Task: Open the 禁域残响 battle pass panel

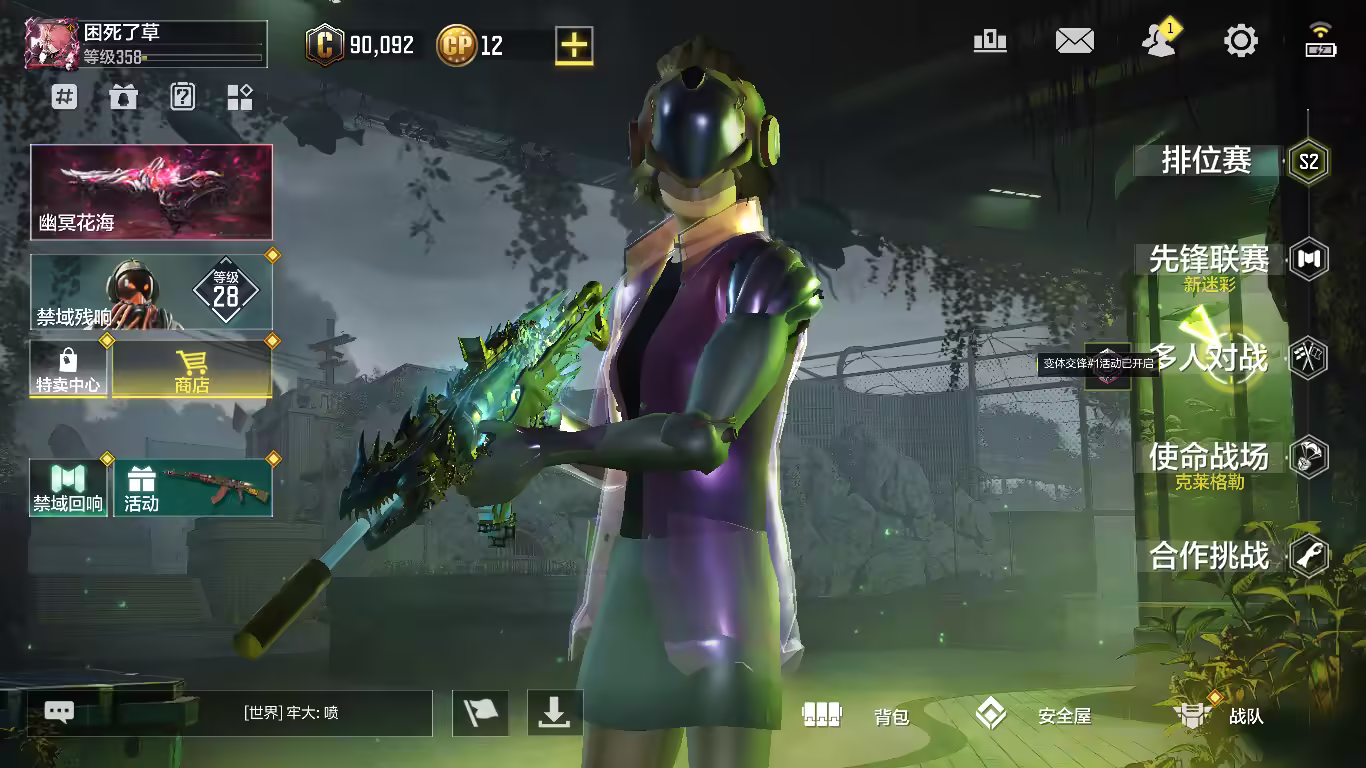Action: [151, 292]
